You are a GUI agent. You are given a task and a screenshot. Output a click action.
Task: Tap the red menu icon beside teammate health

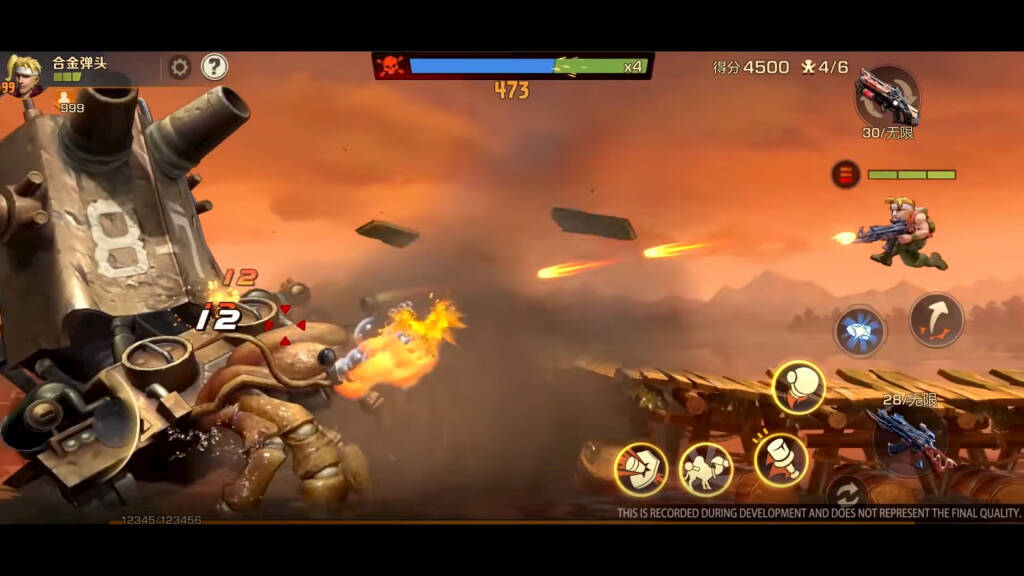tap(845, 175)
